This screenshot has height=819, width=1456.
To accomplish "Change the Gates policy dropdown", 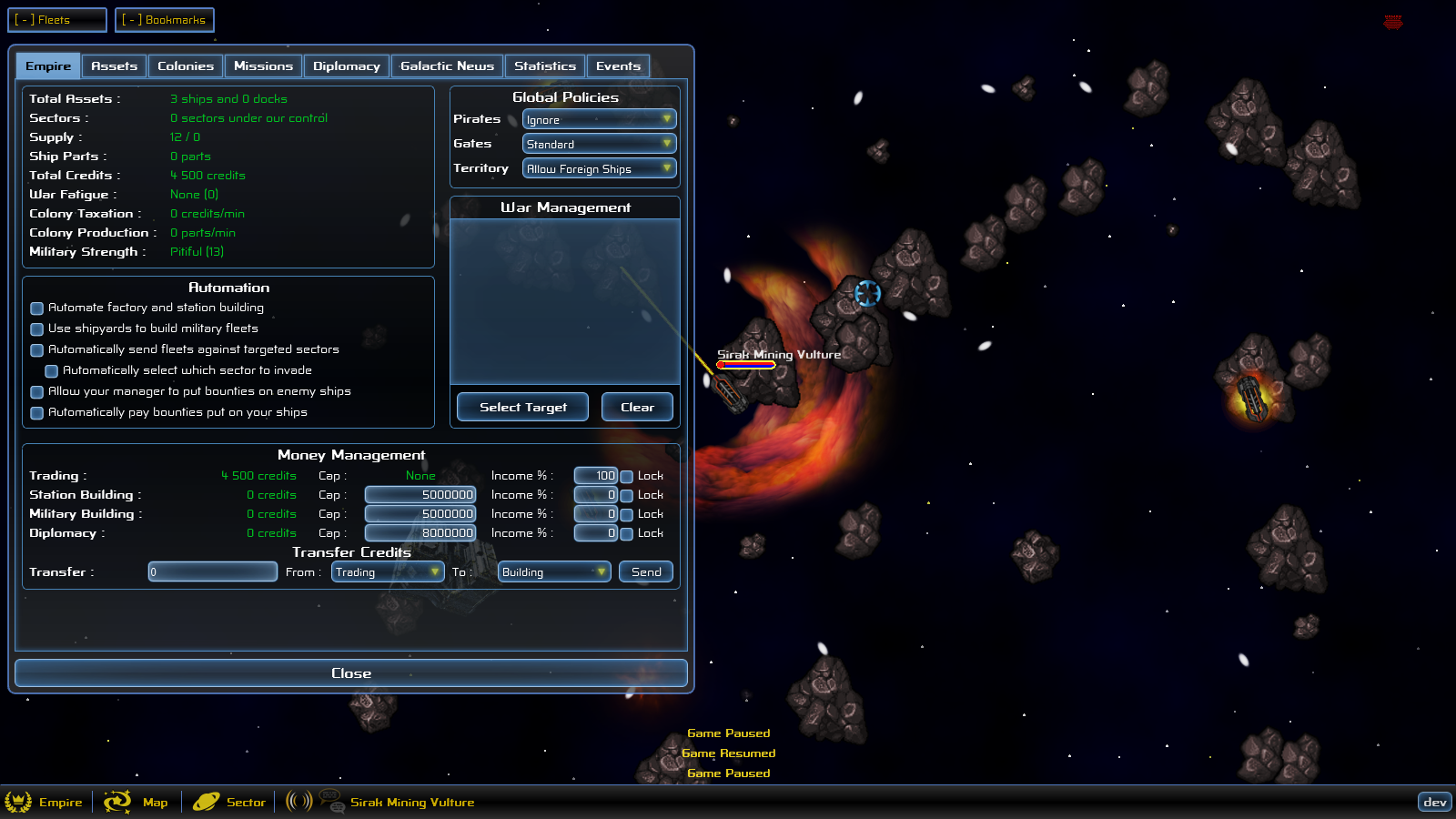I will point(599,144).
